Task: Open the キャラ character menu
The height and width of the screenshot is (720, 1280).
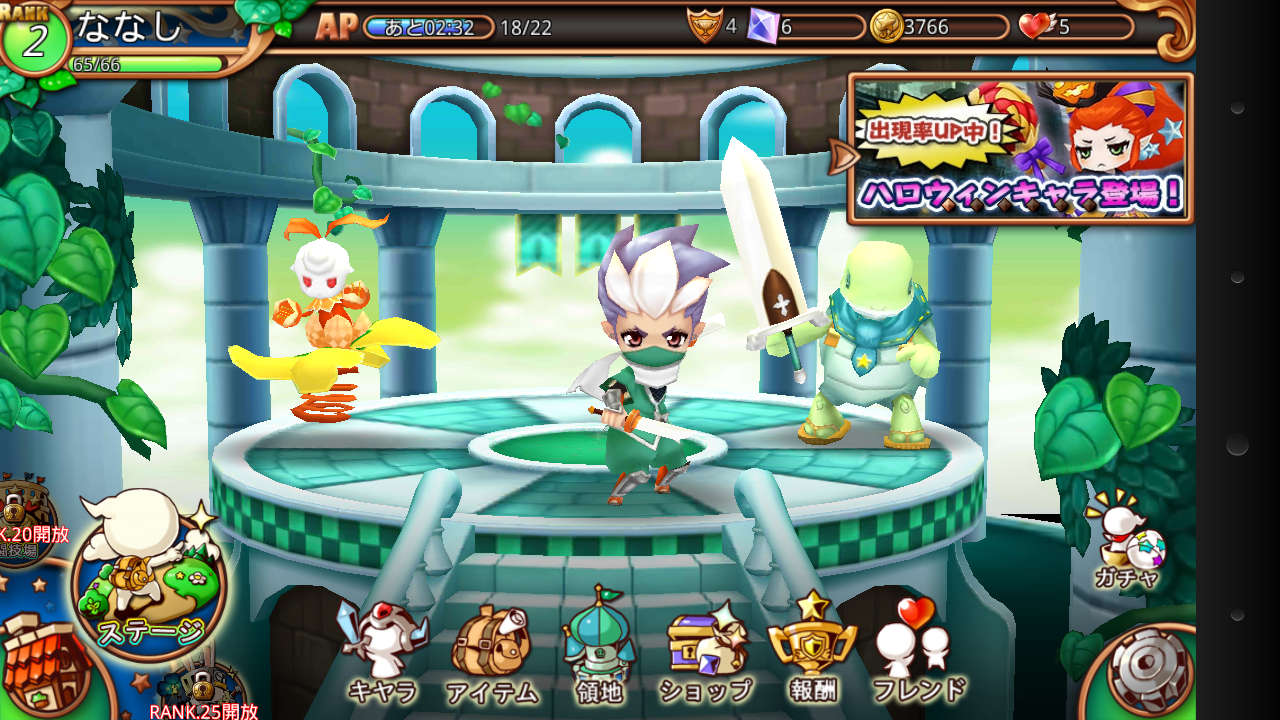Action: [382, 650]
